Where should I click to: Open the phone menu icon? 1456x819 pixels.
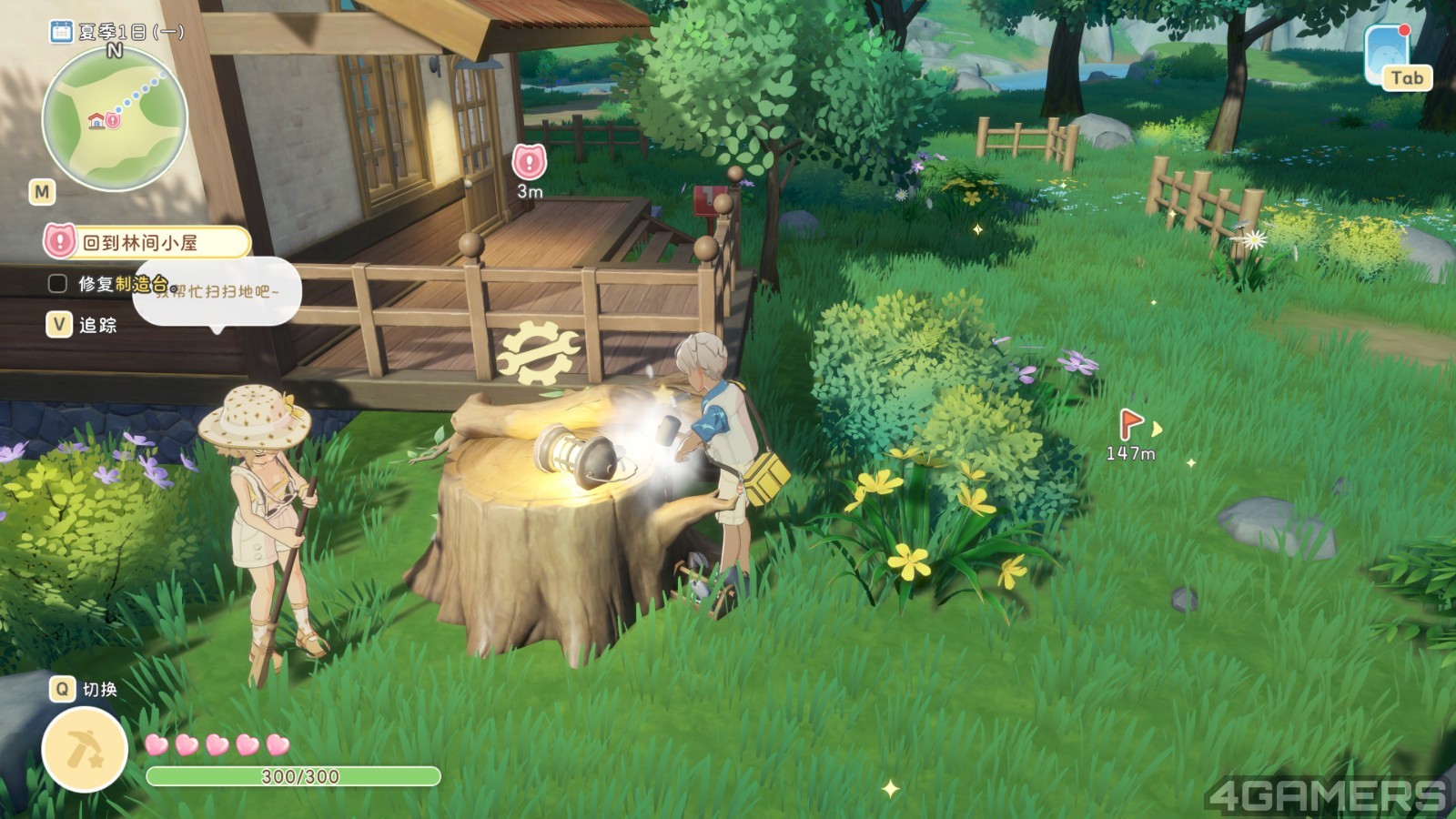coord(1388,53)
